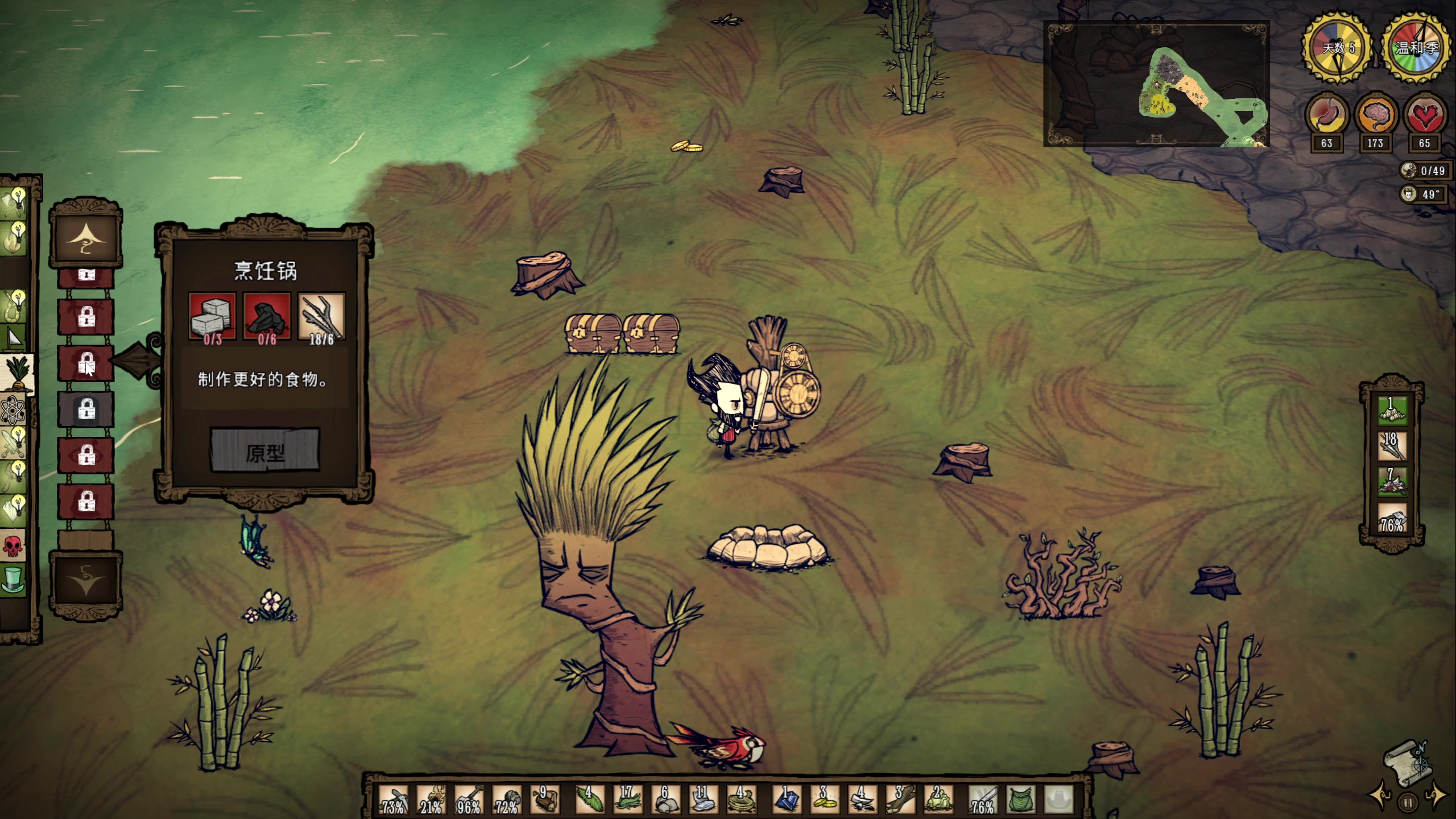Select the gold dubloons stack
This screenshot has width=1456, height=819.
[825, 799]
